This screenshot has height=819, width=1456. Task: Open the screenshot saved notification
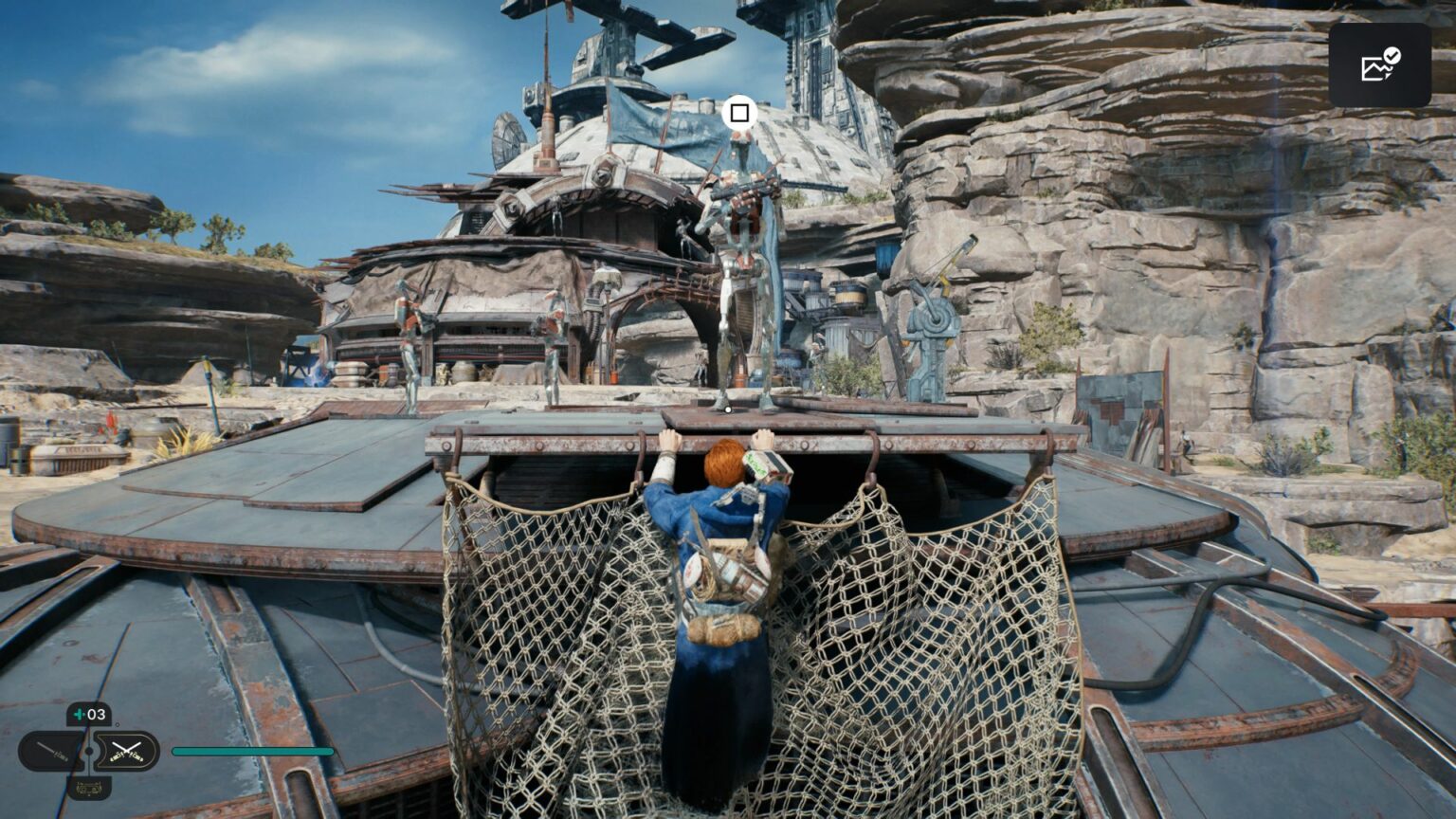click(1379, 64)
